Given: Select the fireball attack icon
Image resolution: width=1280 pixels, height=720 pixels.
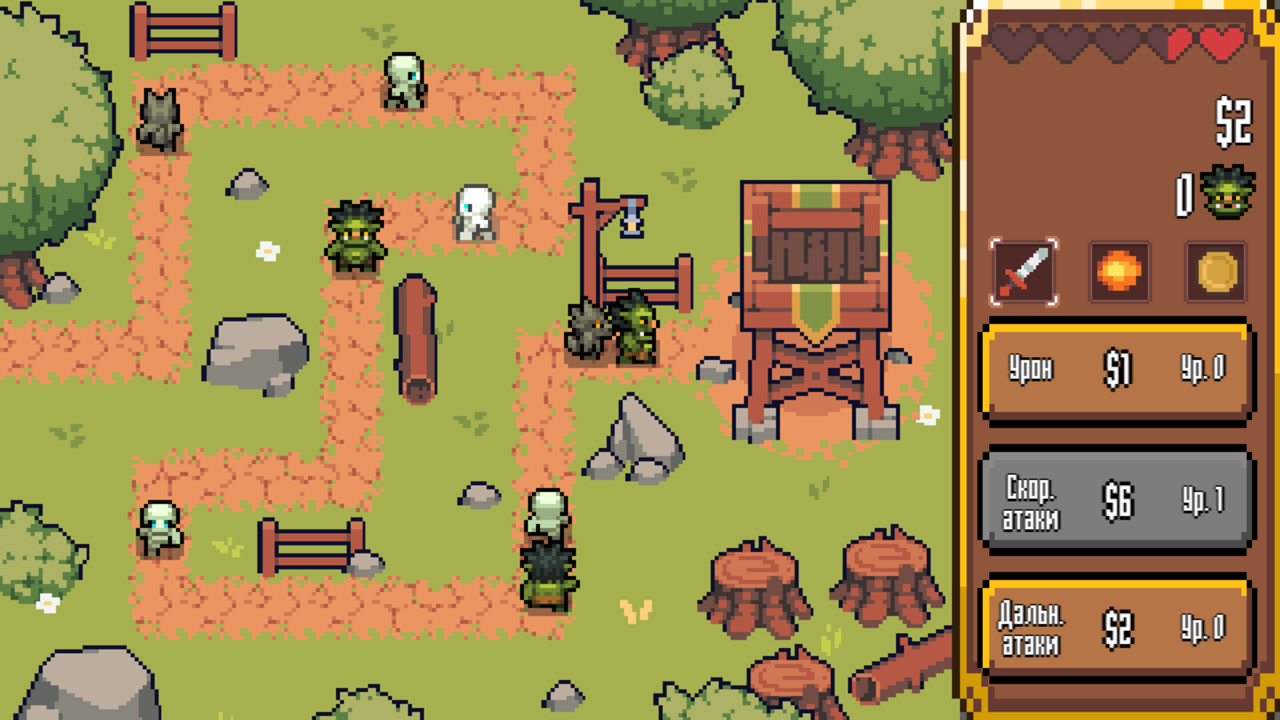Looking at the screenshot, I should pyautogui.click(x=1120, y=272).
